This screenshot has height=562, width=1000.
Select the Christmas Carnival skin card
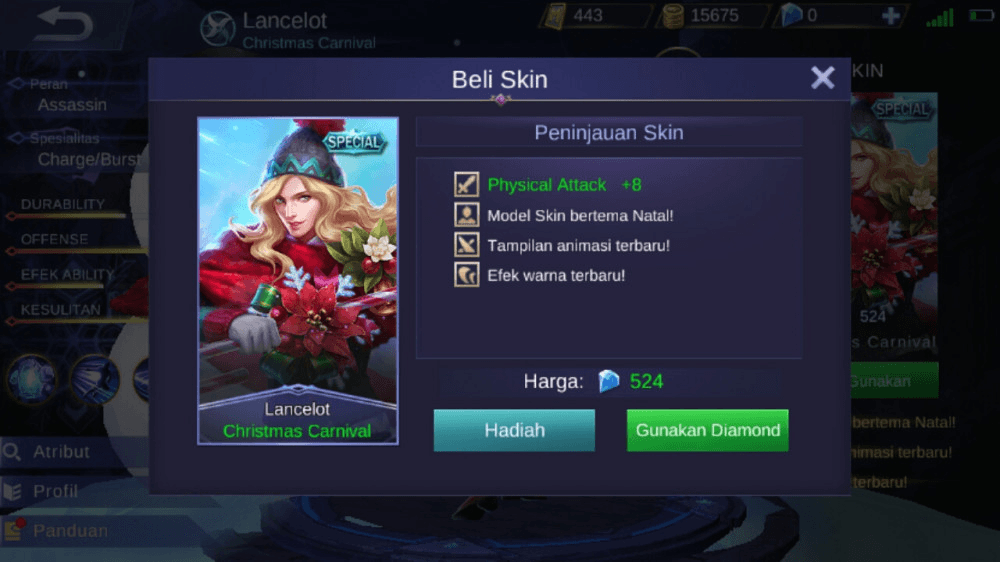click(297, 280)
